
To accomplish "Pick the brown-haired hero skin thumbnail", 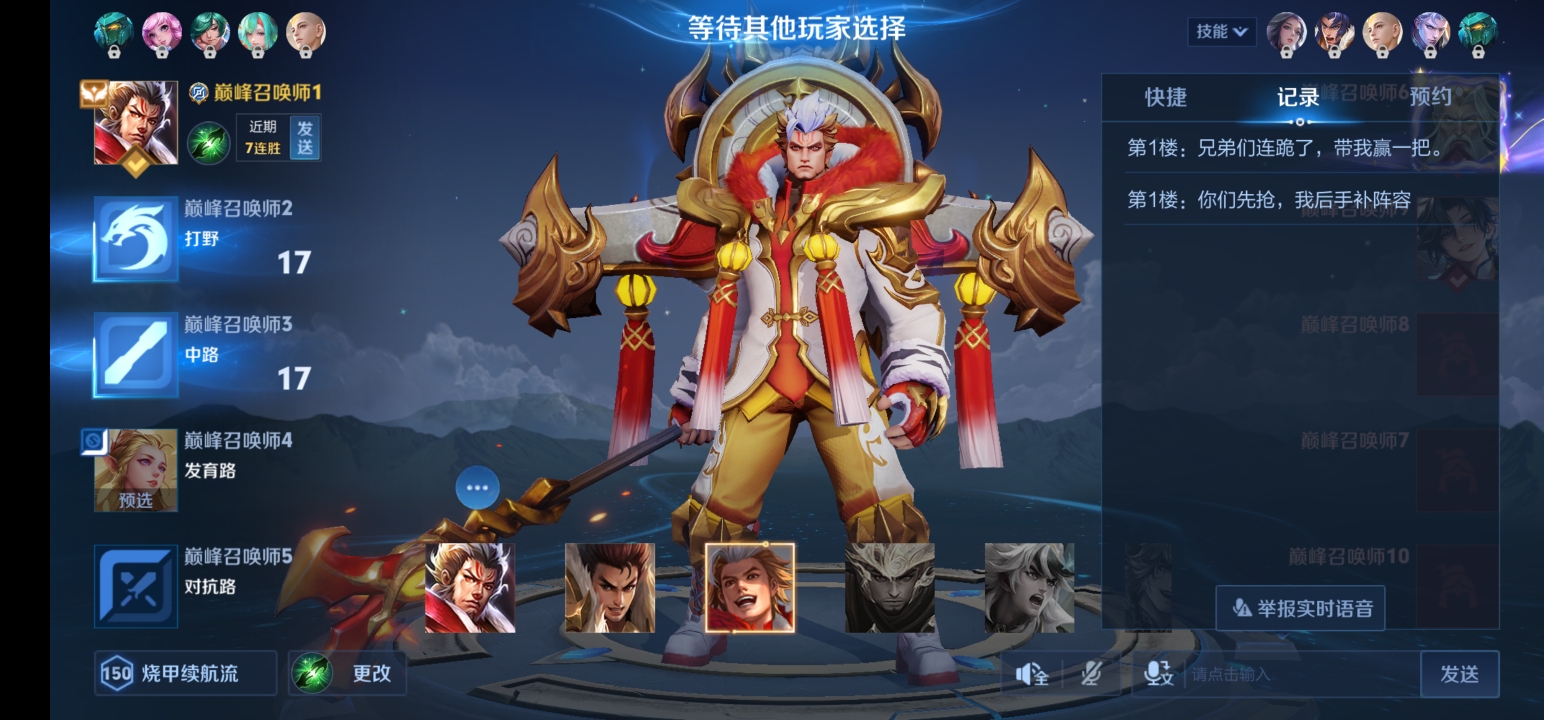I will click(x=610, y=588).
